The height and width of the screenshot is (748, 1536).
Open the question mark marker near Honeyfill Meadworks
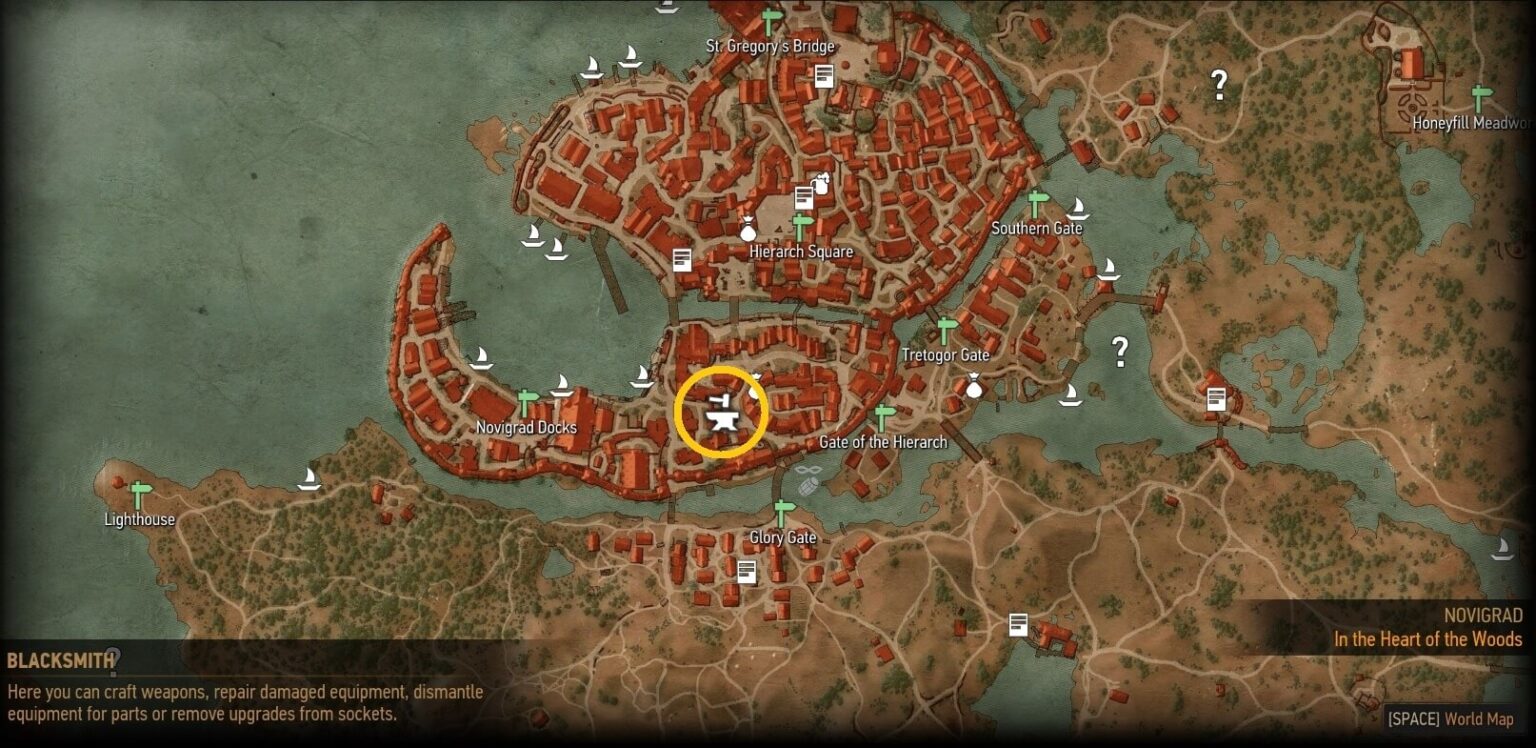1219,82
